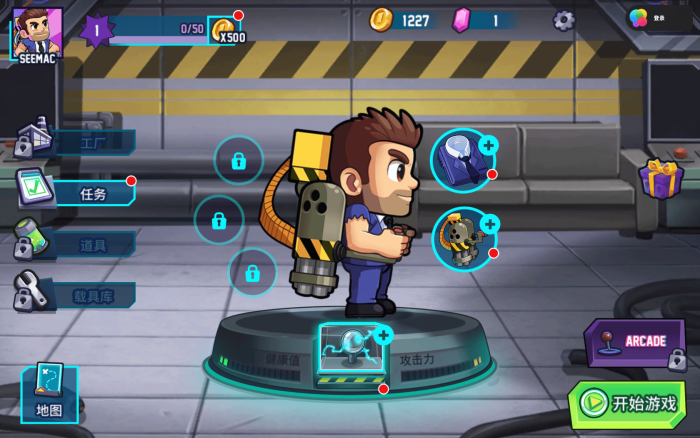The image size is (700, 438).
Task: Open the purple gift box
Action: coord(661,179)
